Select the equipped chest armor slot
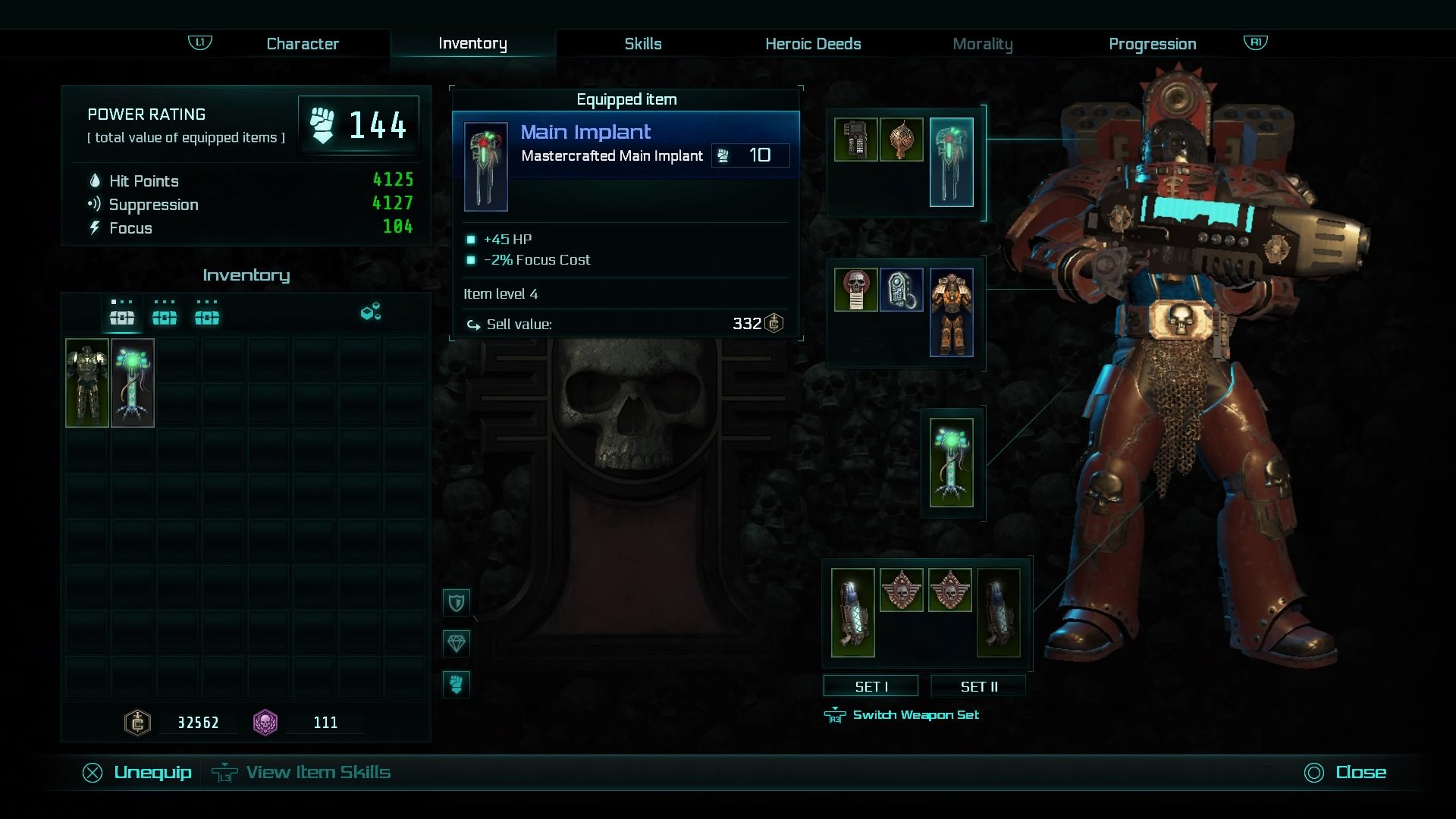This screenshot has width=1456, height=819. (x=951, y=312)
